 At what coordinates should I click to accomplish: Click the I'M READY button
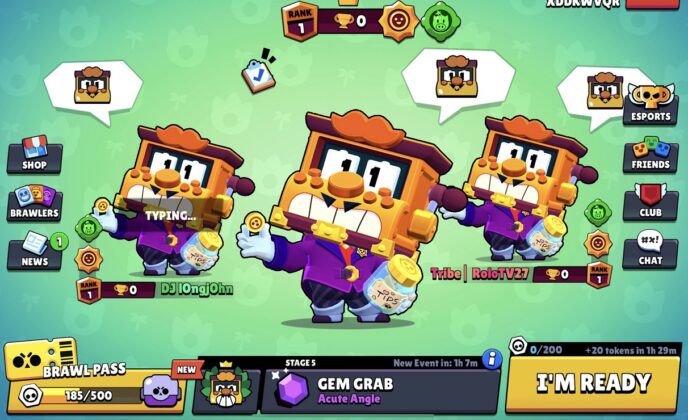click(593, 383)
